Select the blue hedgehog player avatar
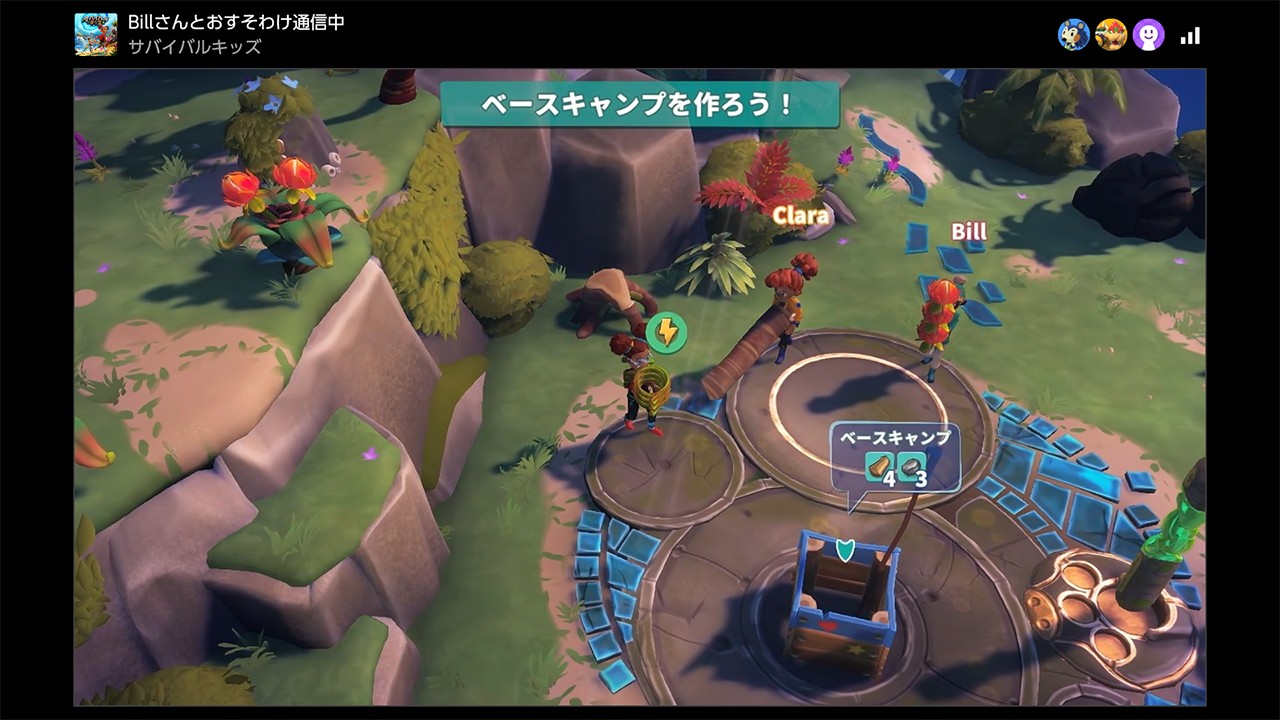The height and width of the screenshot is (720, 1280). [1074, 35]
